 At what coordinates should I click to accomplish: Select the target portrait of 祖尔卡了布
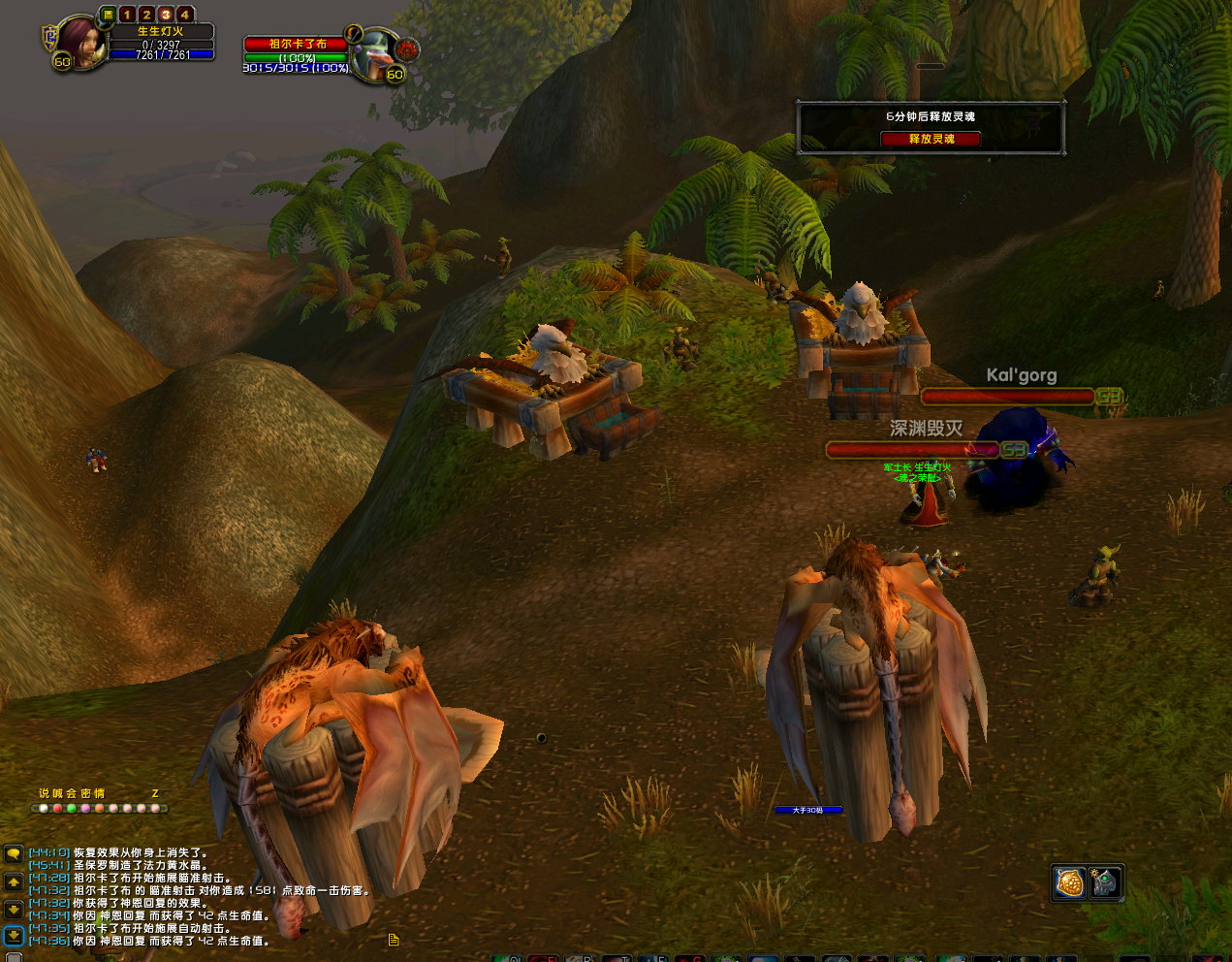point(372,54)
